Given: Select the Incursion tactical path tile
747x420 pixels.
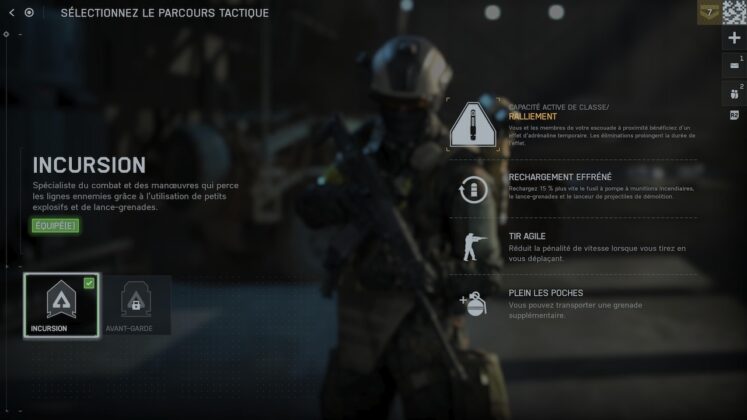Looking at the screenshot, I should pos(61,305).
